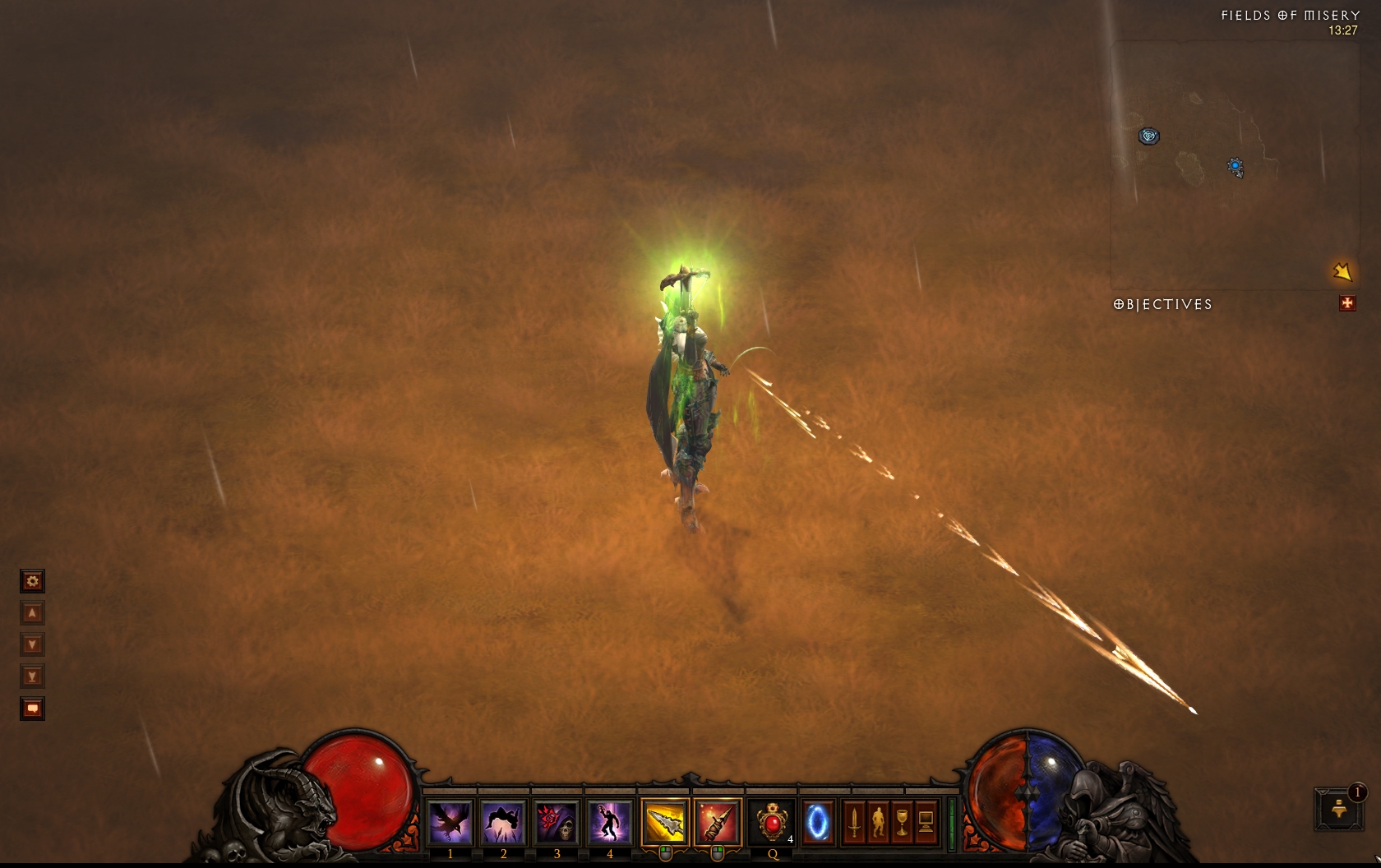Open the notification button with badge 1

click(1339, 808)
